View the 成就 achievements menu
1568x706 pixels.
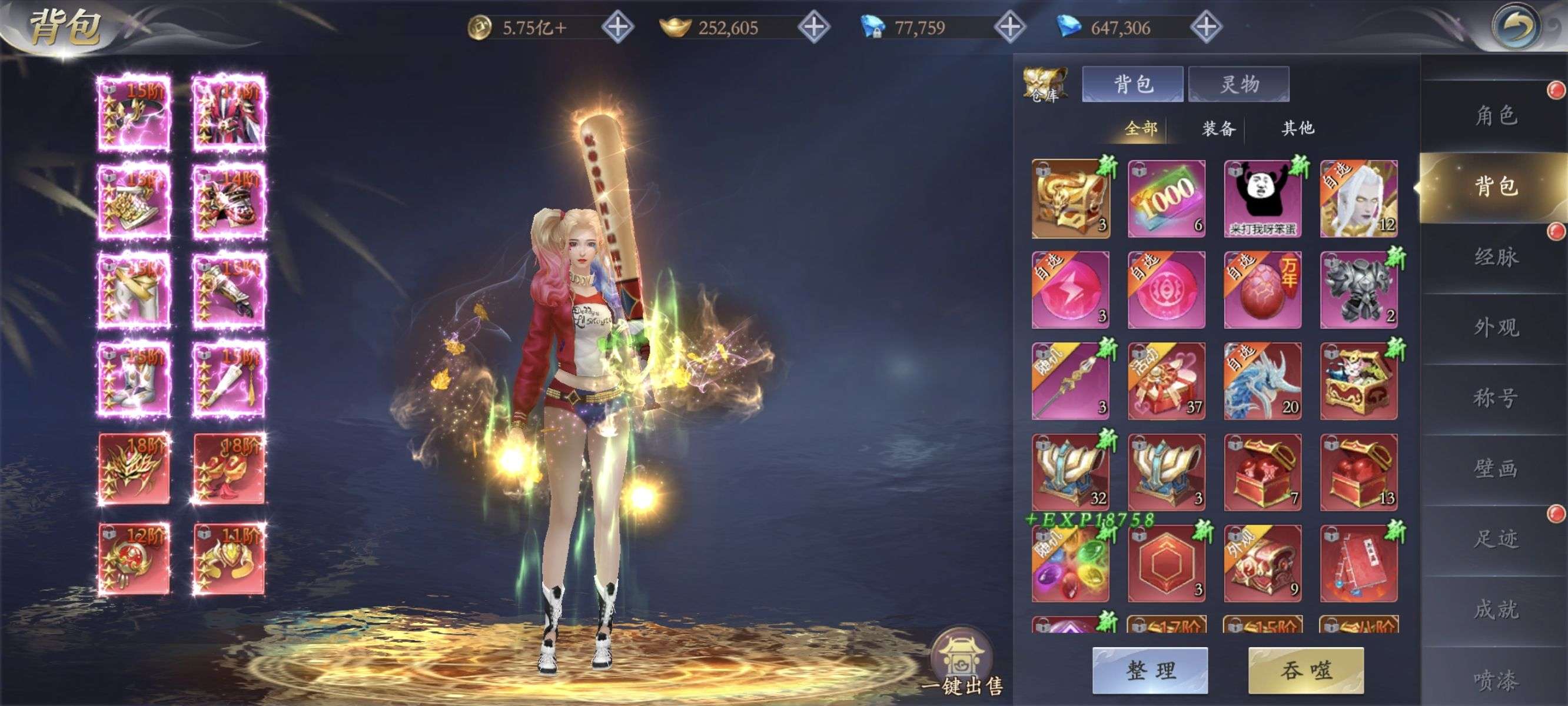pos(1495,610)
